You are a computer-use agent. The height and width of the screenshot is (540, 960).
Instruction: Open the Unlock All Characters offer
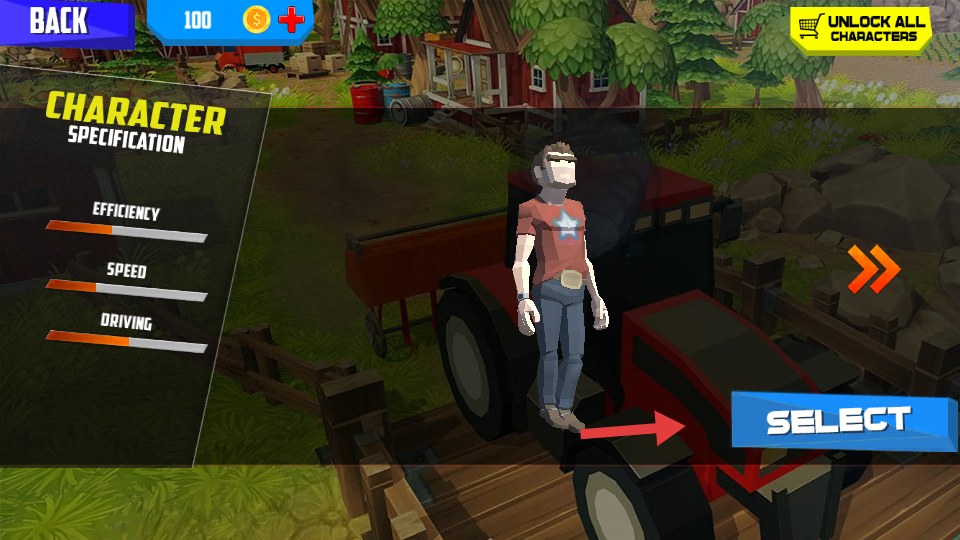click(x=860, y=28)
